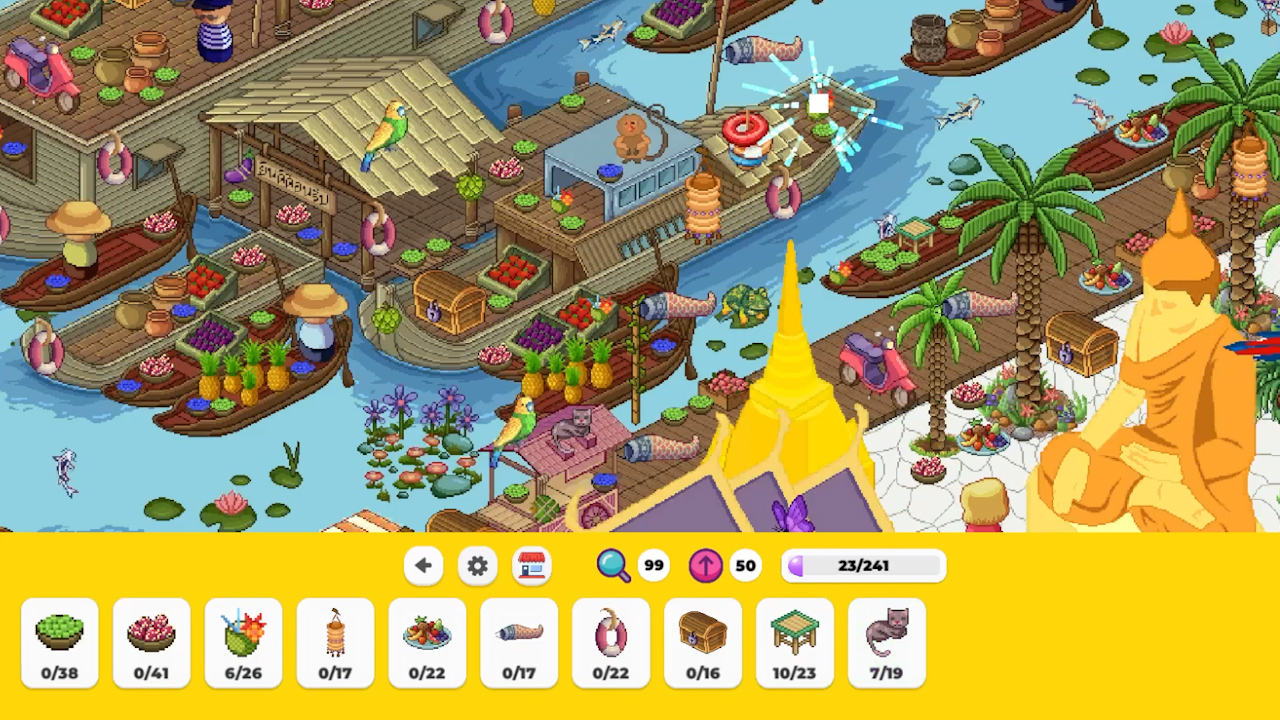
Task: Click the sparkling golden item near the boat
Action: click(x=818, y=103)
